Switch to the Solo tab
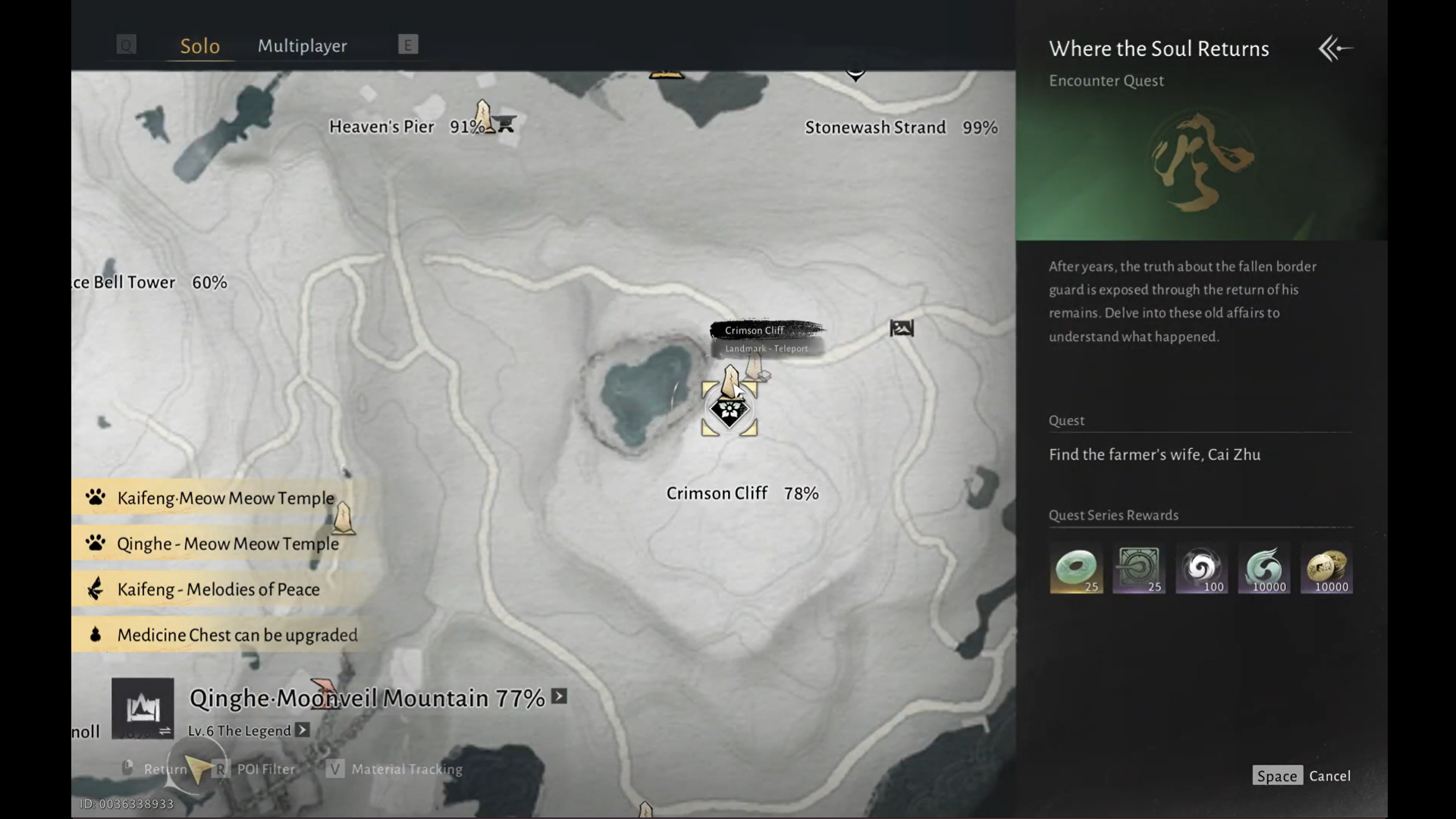 199,46
